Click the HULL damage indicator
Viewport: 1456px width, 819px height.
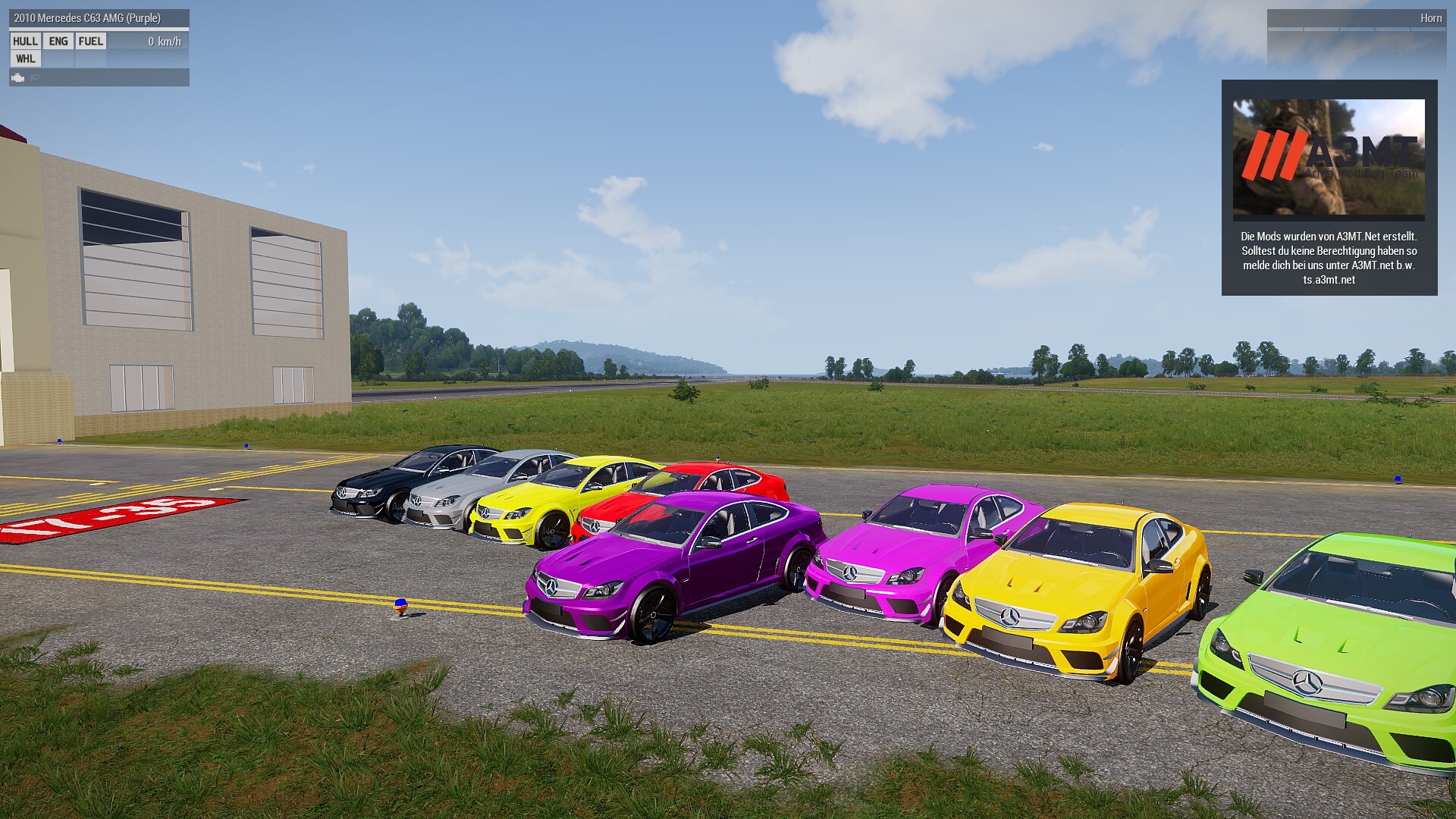coord(25,42)
